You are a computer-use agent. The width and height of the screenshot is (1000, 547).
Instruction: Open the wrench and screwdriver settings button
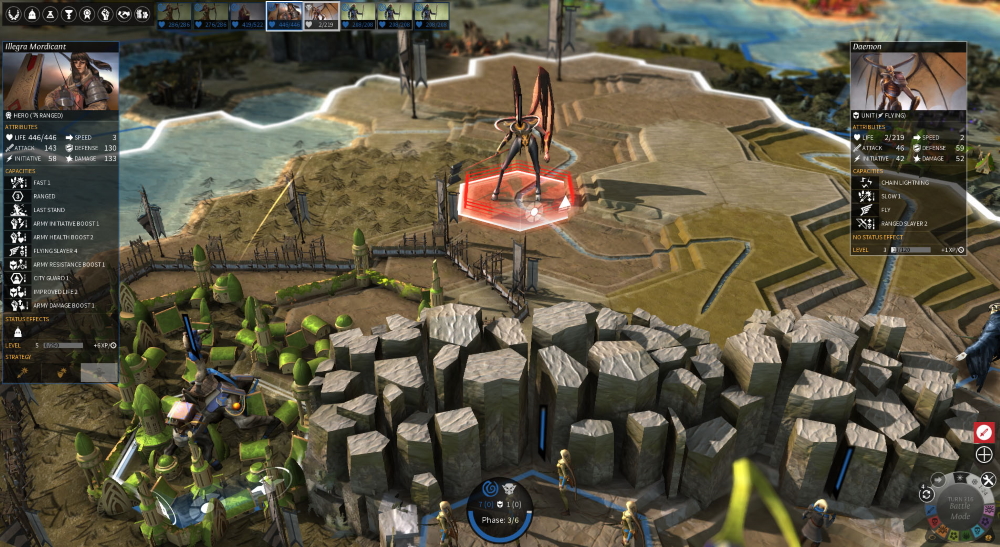(x=988, y=481)
